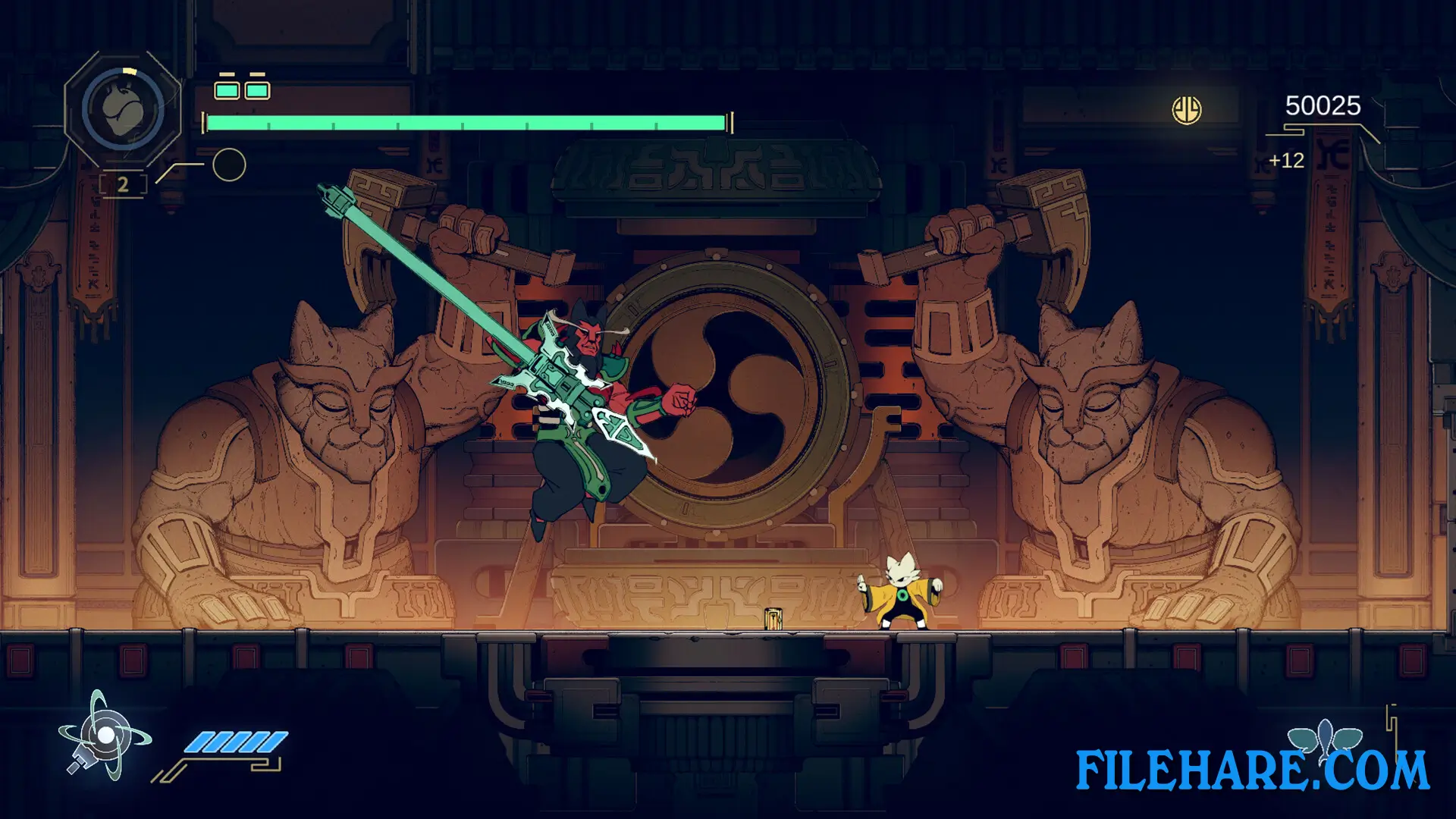Click the gold coin currency icon
This screenshot has width=1456, height=819.
(1187, 111)
